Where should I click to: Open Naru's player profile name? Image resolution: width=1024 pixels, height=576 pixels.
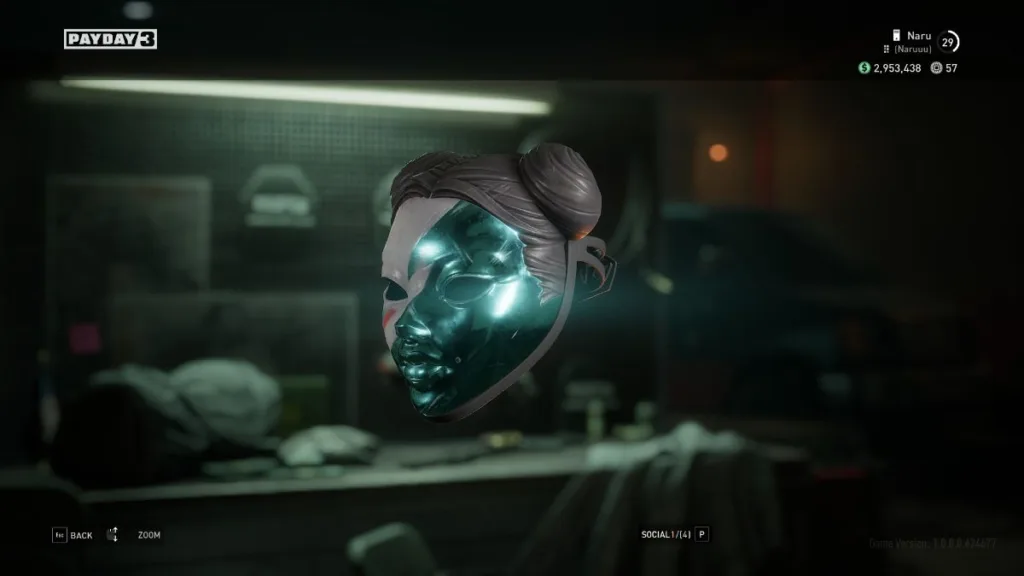(918, 36)
